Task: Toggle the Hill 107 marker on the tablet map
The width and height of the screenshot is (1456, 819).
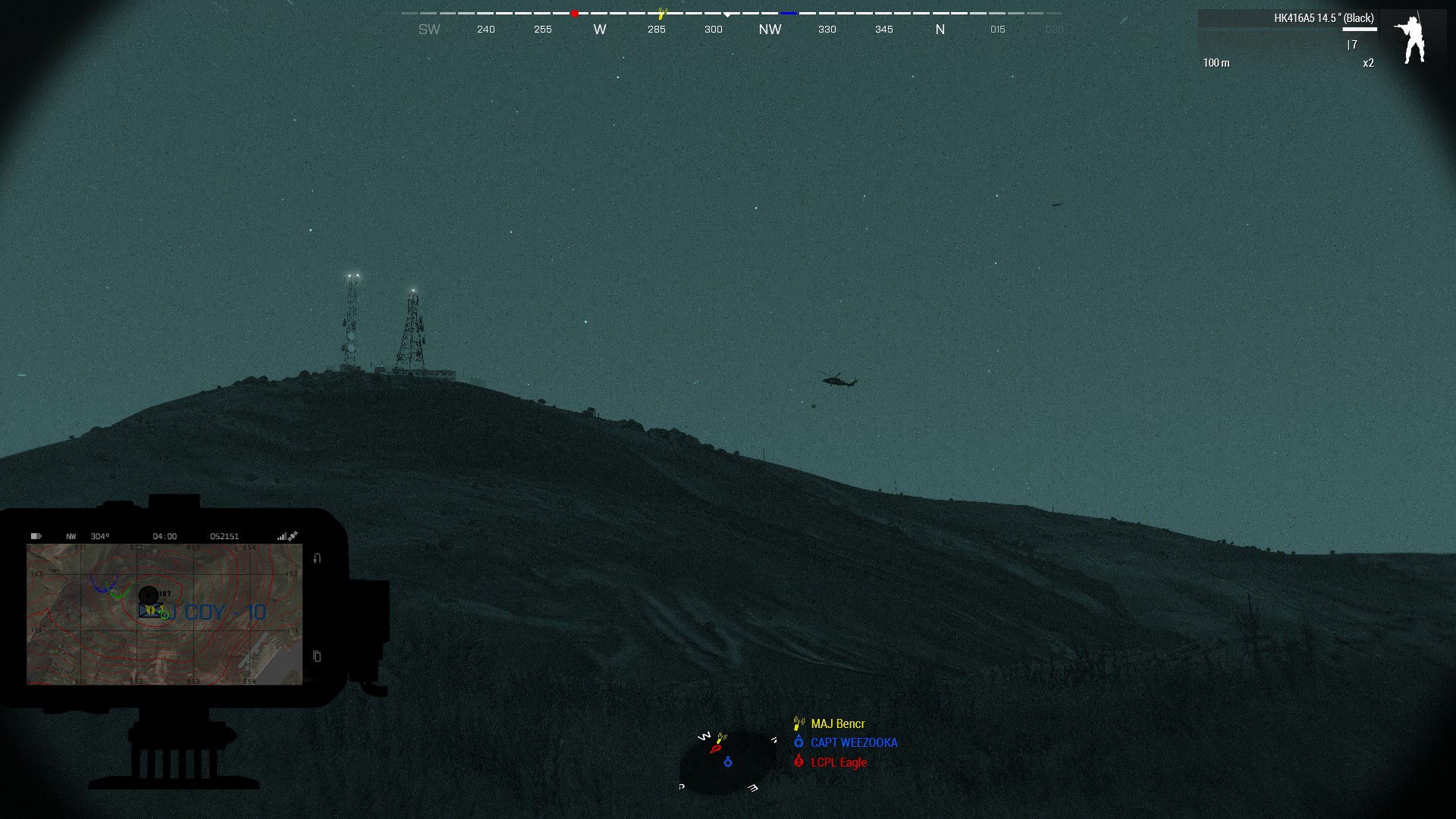Action: (149, 595)
